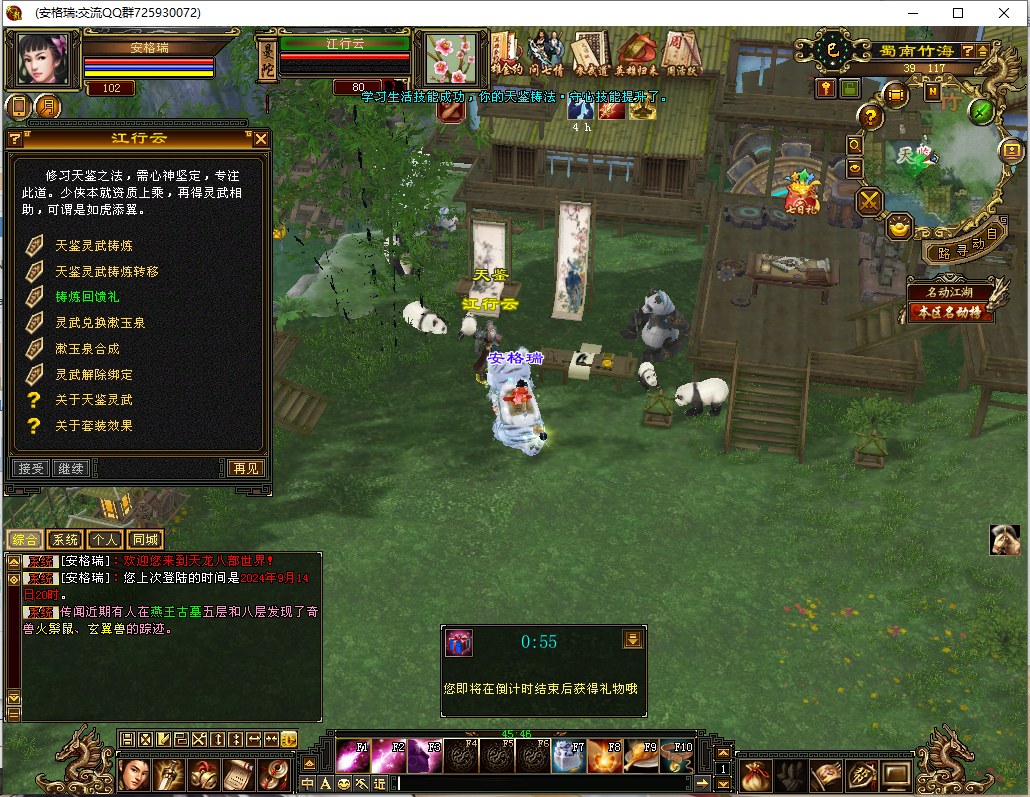The height and width of the screenshot is (797, 1030).
Task: Close the 江行云 dialogue window
Action: [261, 139]
